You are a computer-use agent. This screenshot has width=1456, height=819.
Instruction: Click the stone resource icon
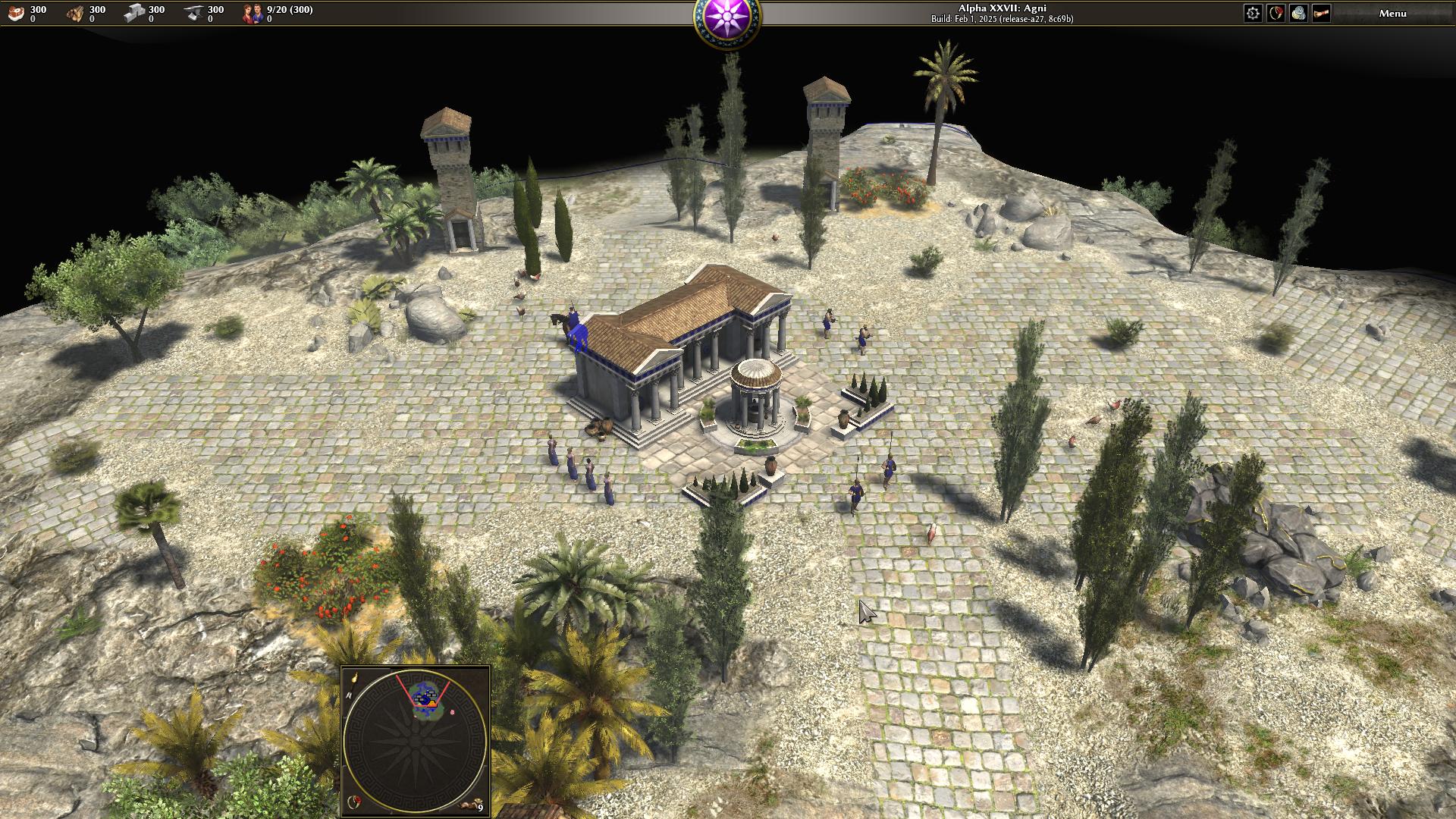click(134, 13)
